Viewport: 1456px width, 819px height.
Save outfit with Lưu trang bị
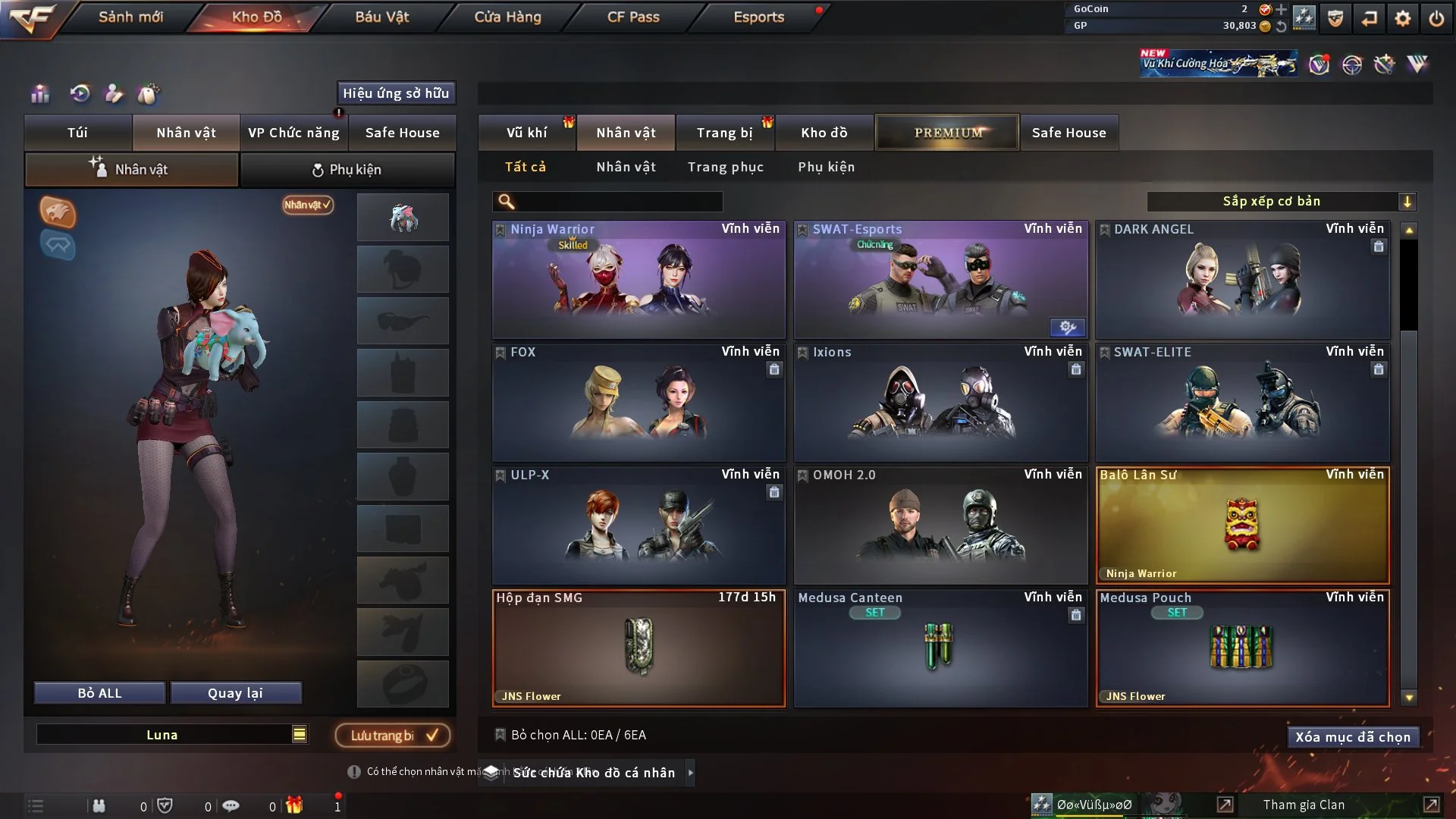[x=393, y=736]
